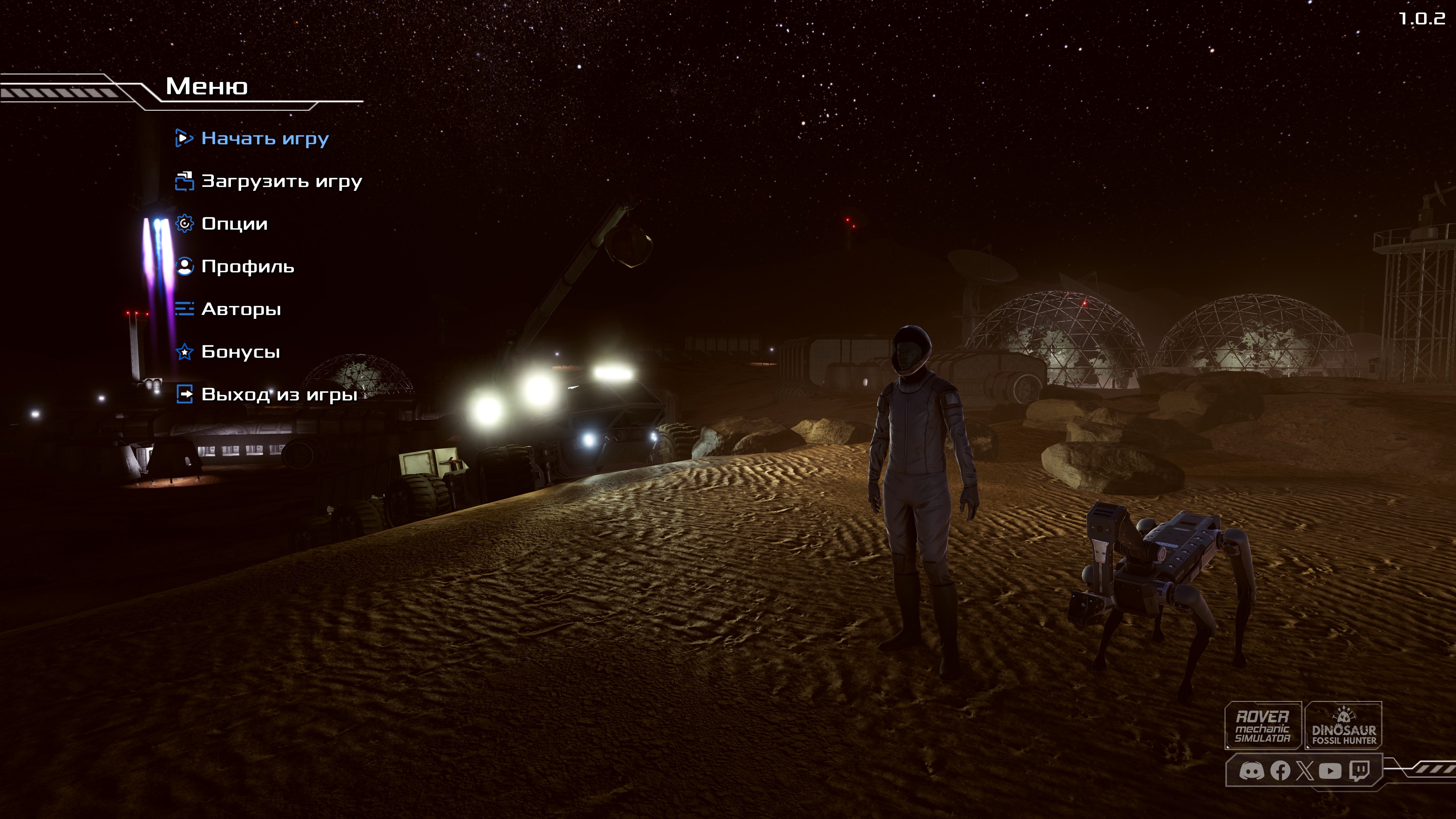
Task: Choose Выход из игры to quit
Action: coord(279,394)
